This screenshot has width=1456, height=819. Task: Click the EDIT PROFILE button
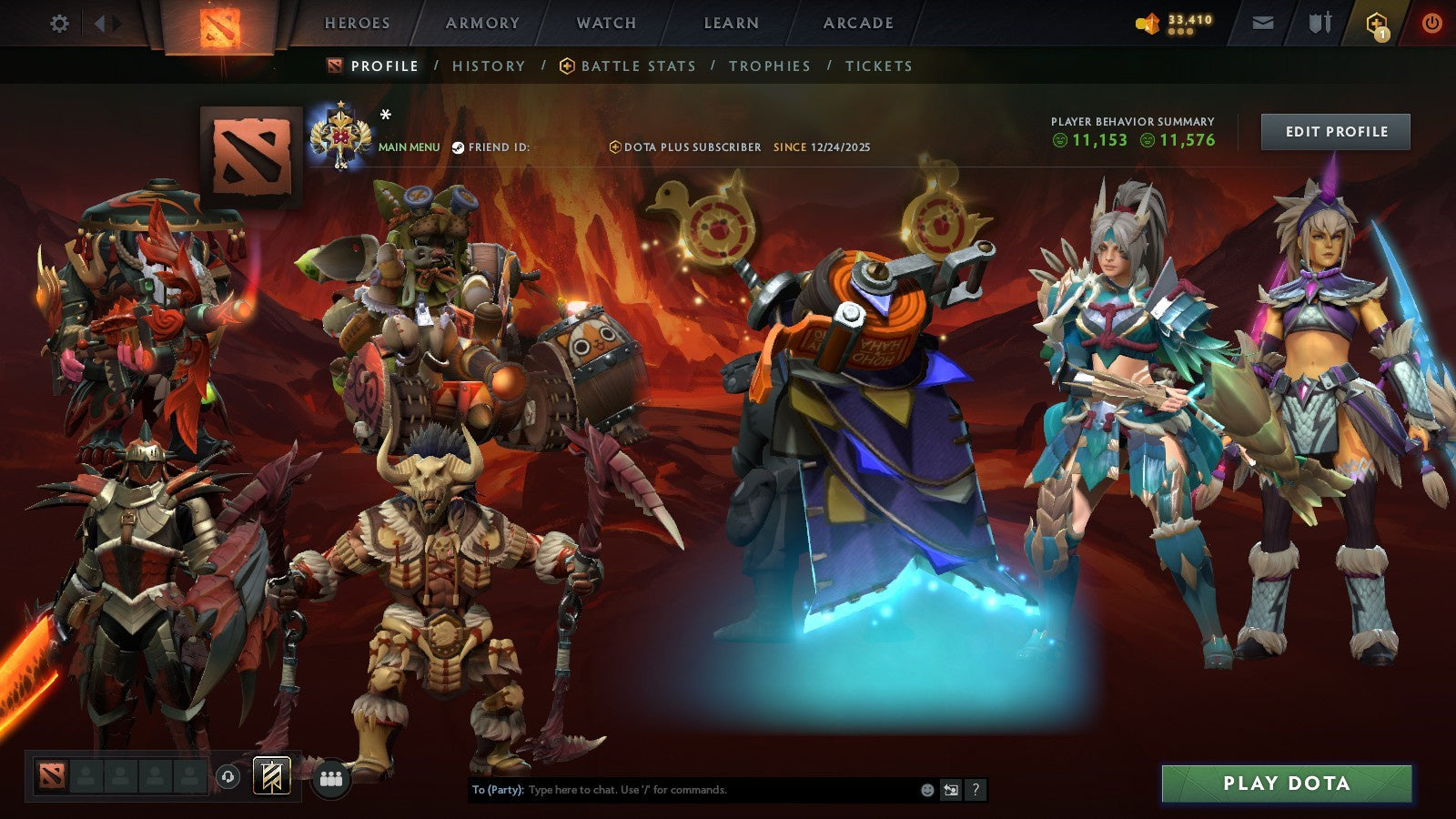coord(1334,131)
